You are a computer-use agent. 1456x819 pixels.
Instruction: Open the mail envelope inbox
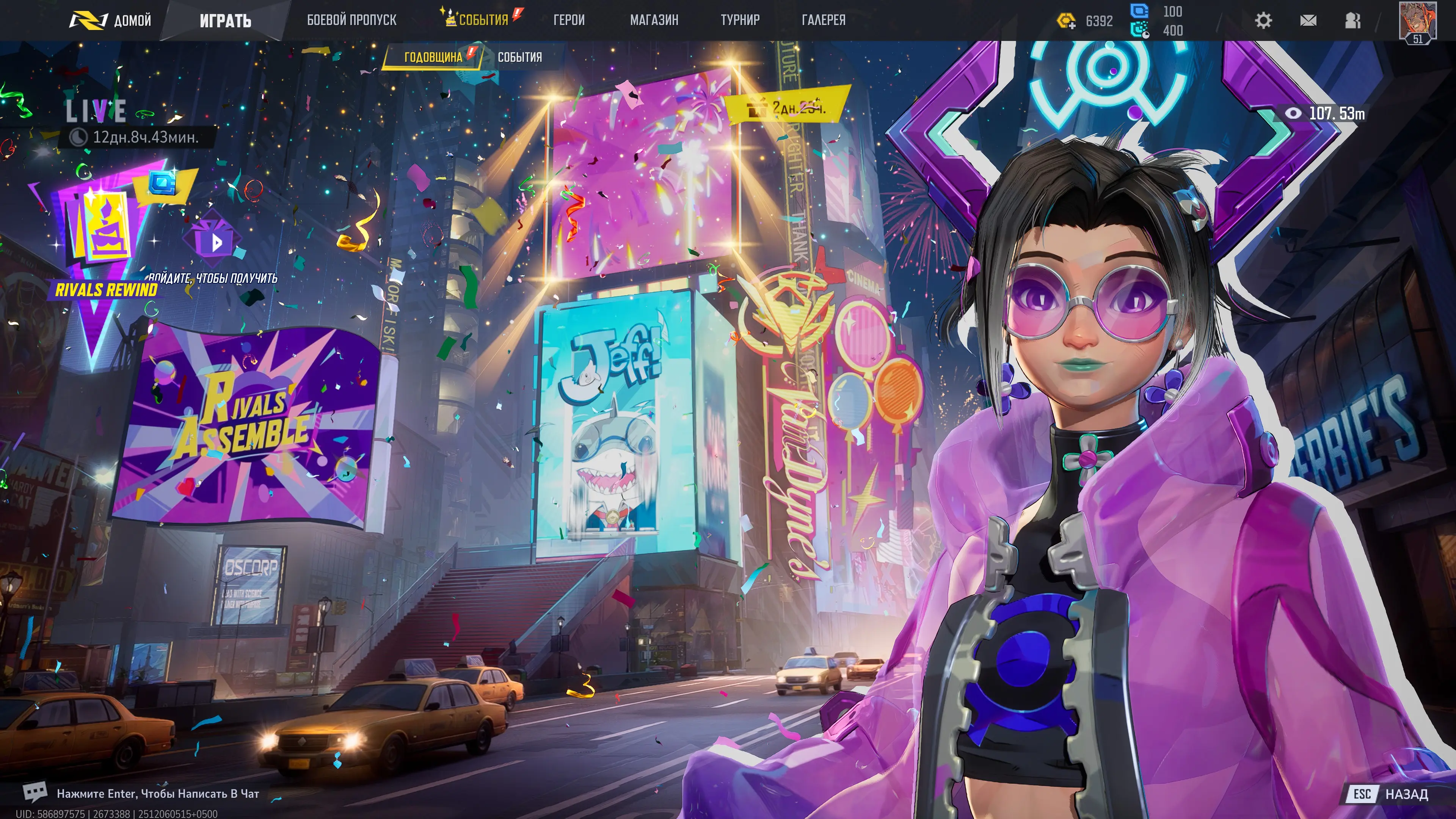[1308, 21]
